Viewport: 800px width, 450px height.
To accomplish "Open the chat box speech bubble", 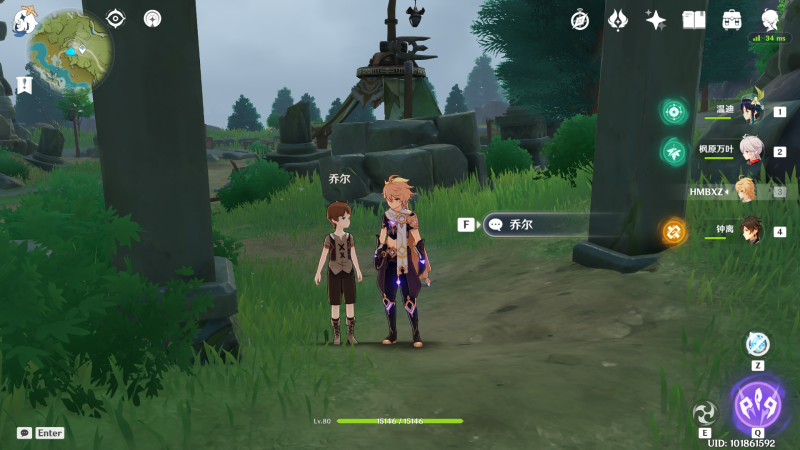I will (24, 433).
